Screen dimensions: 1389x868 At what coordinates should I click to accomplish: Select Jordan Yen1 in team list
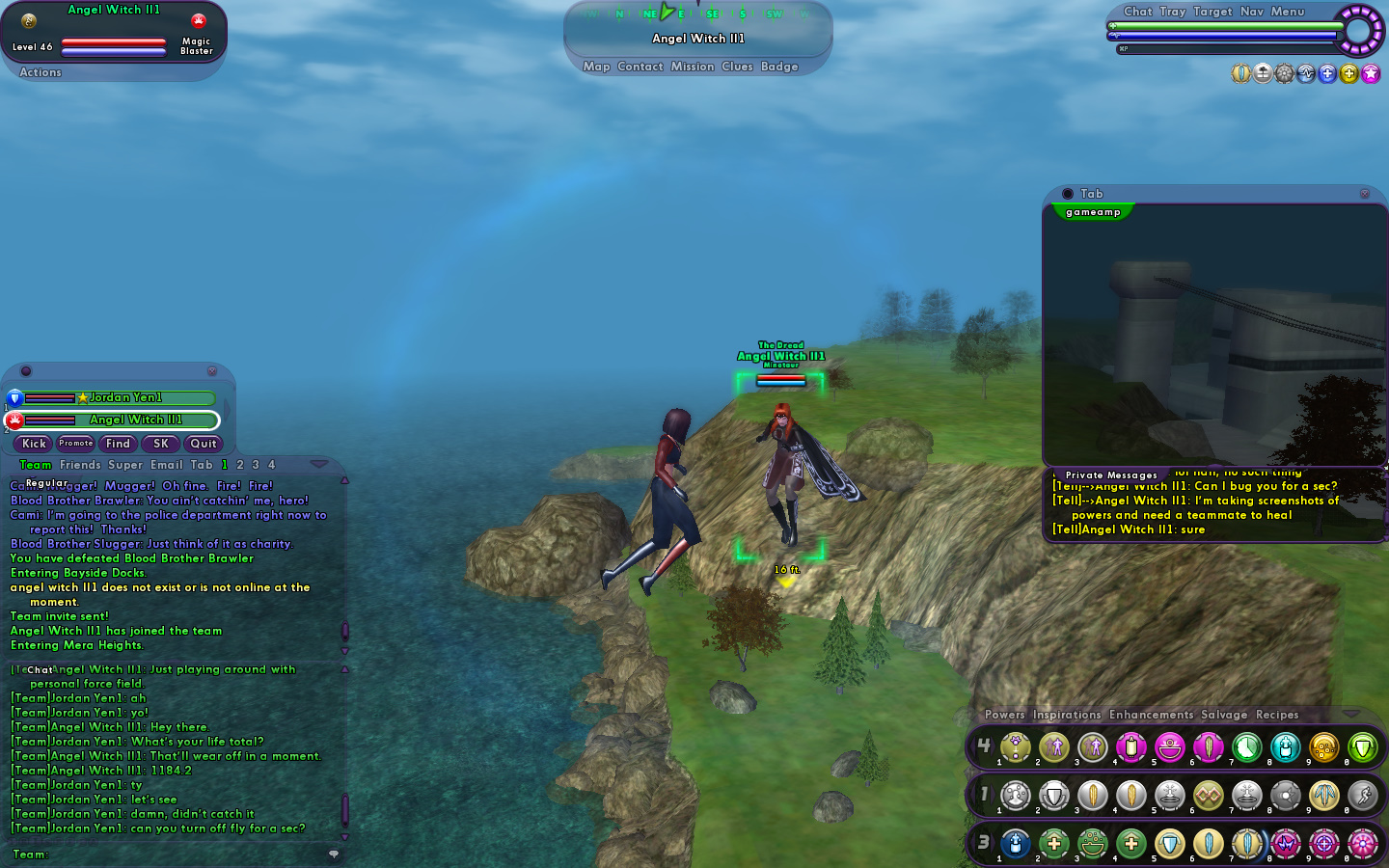[x=125, y=397]
